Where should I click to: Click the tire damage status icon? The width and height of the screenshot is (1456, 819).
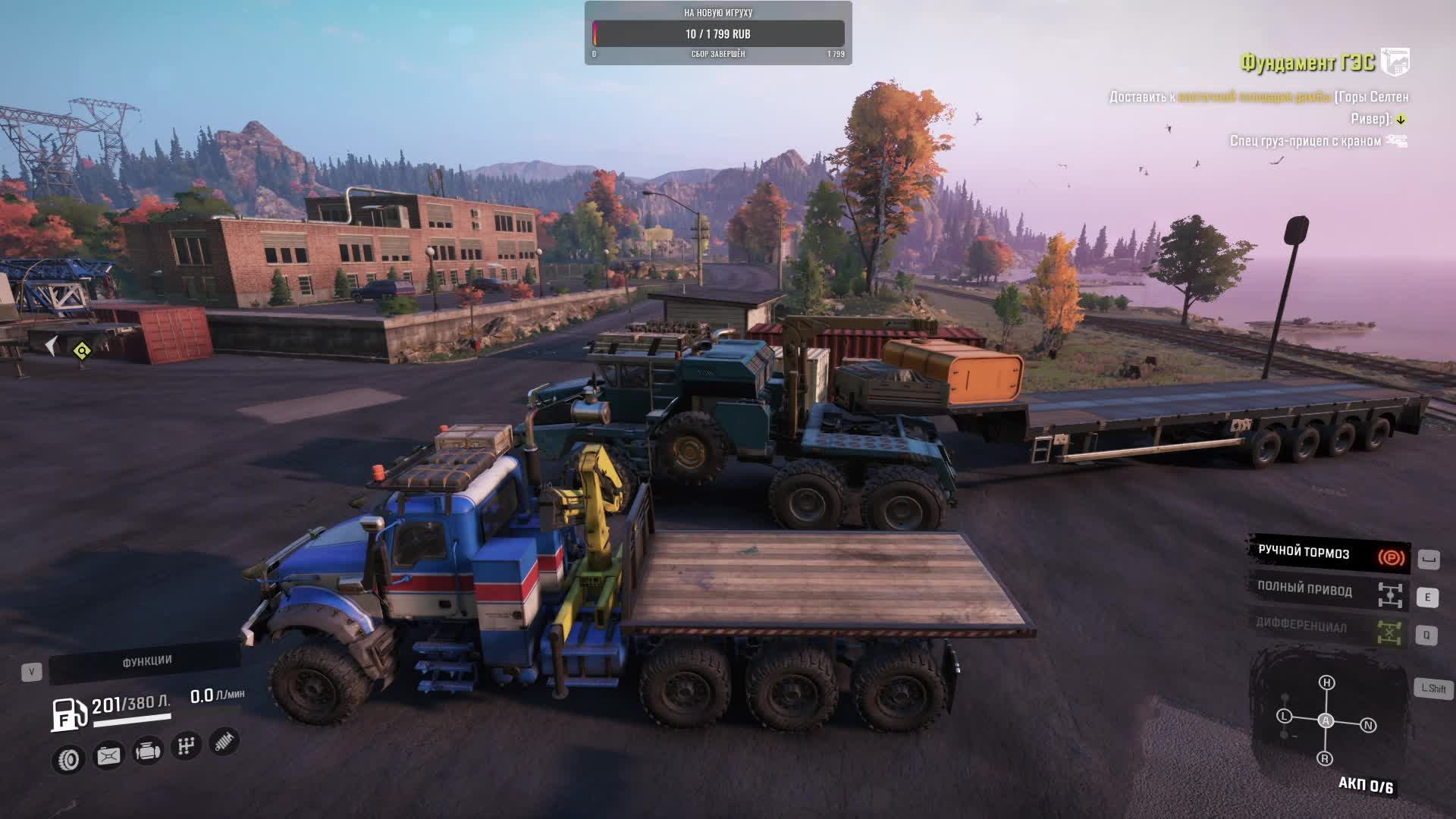click(69, 759)
